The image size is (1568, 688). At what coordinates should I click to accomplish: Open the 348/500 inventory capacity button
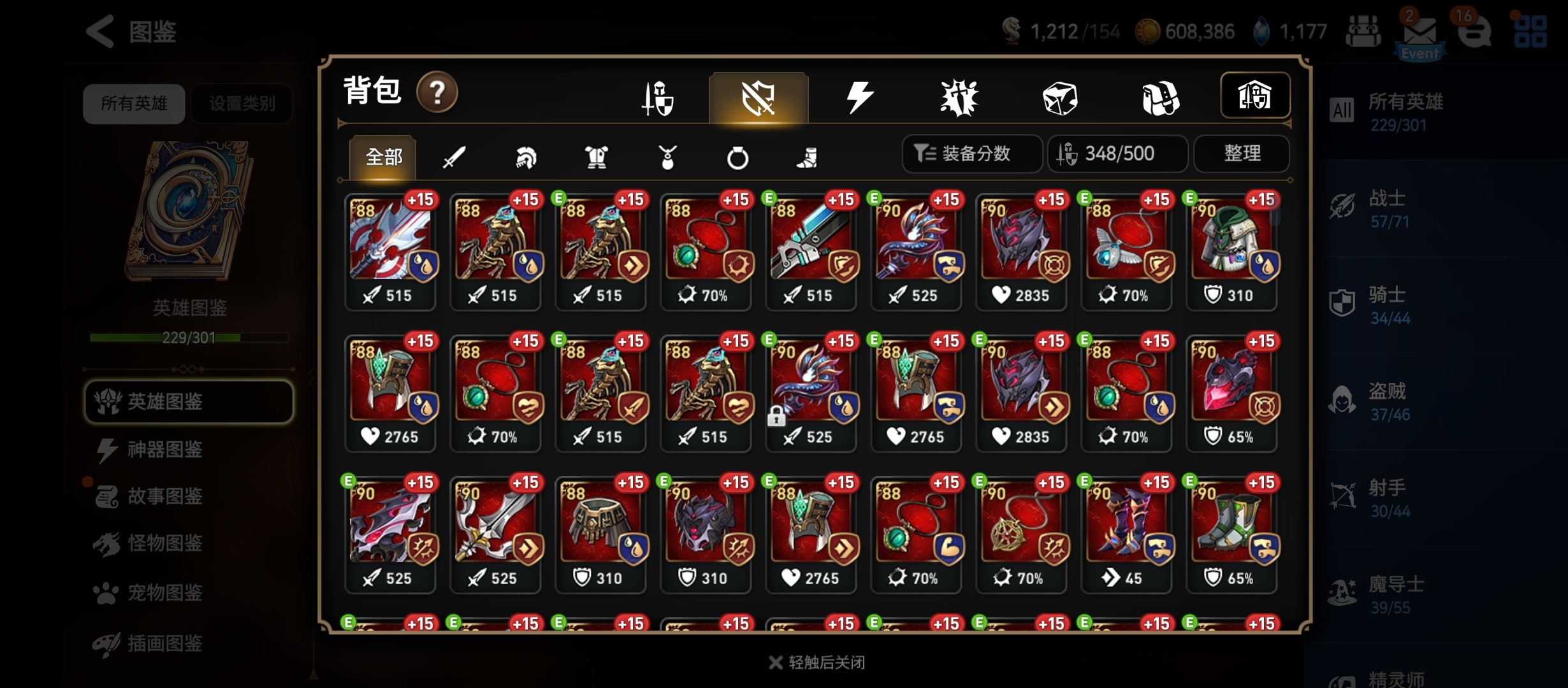click(1117, 154)
